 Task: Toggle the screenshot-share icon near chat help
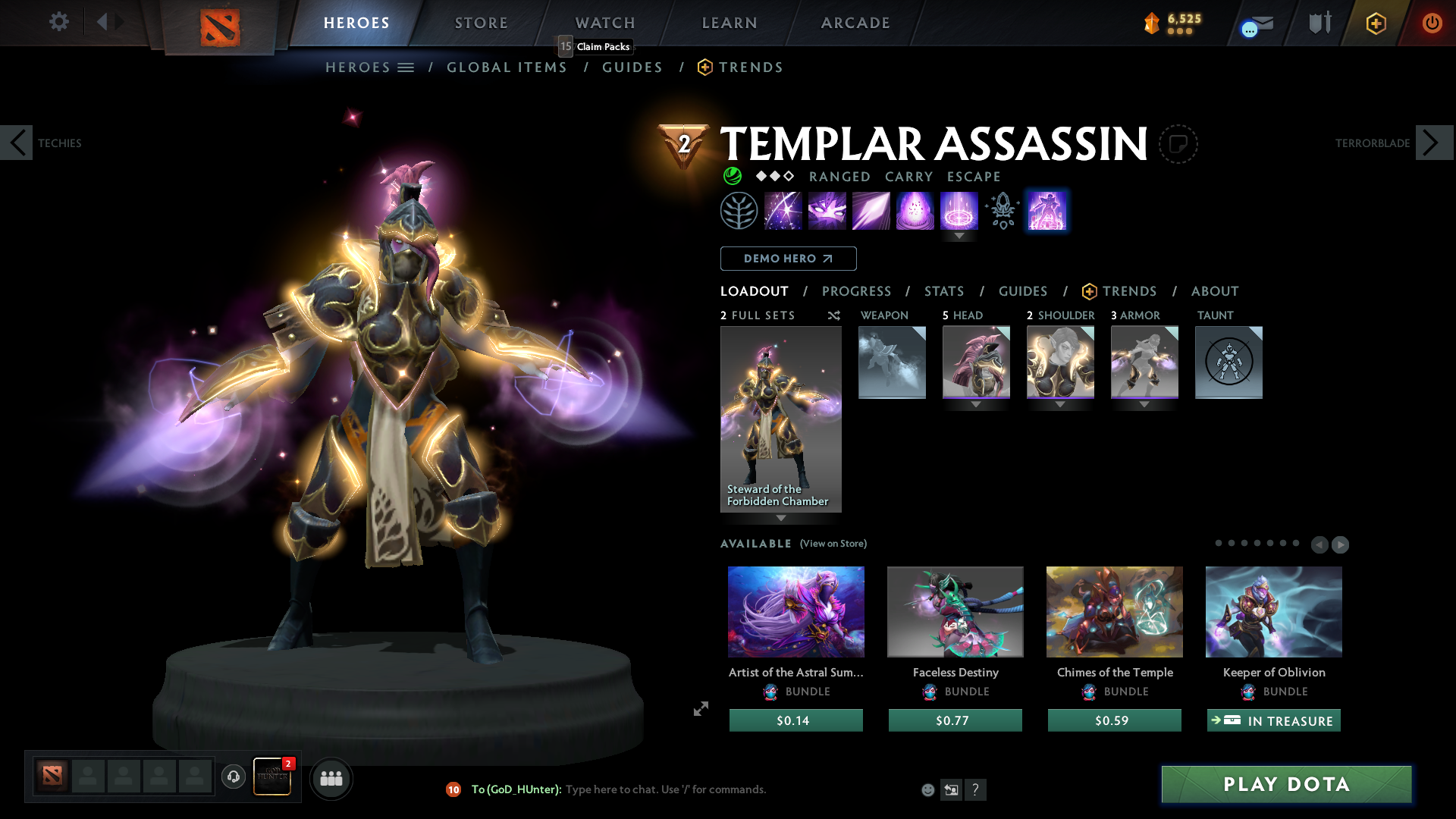tap(951, 789)
